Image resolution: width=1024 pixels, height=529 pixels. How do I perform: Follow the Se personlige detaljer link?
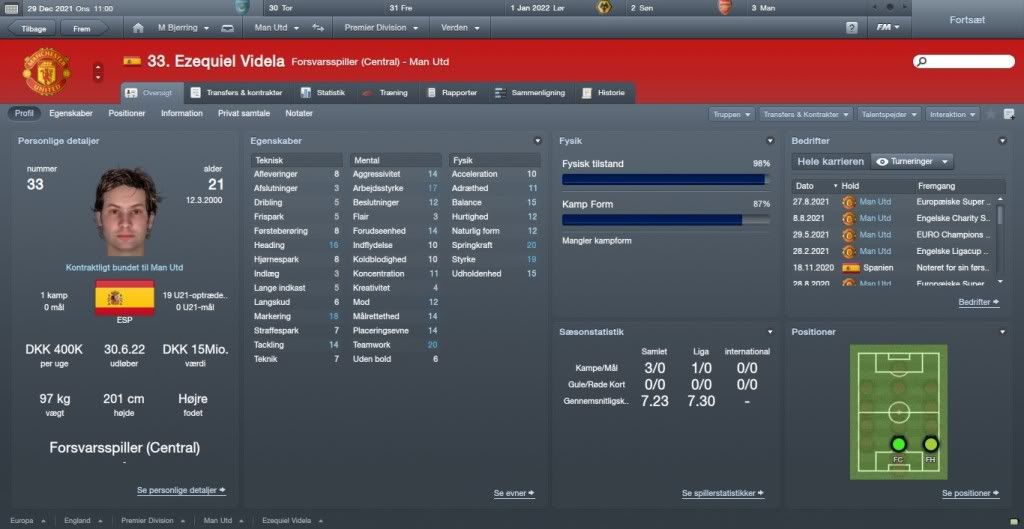[x=181, y=490]
